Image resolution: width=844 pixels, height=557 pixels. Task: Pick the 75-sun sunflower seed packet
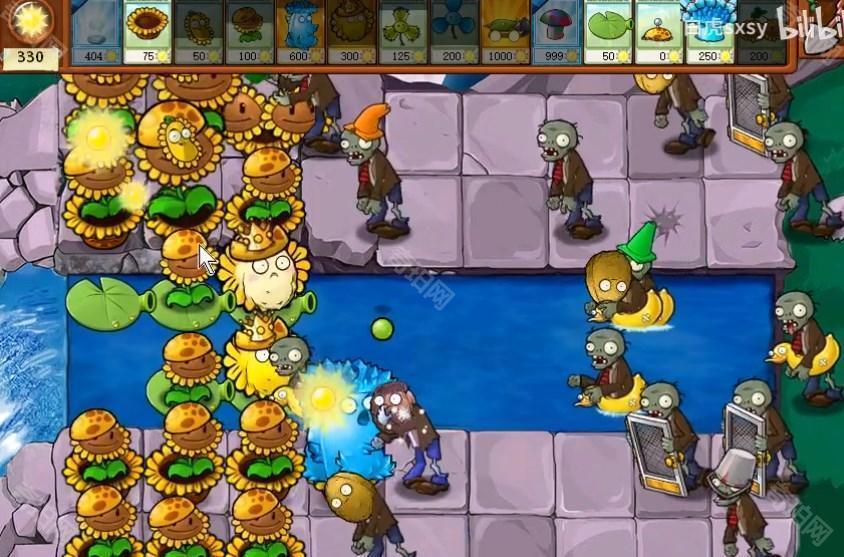tap(147, 31)
